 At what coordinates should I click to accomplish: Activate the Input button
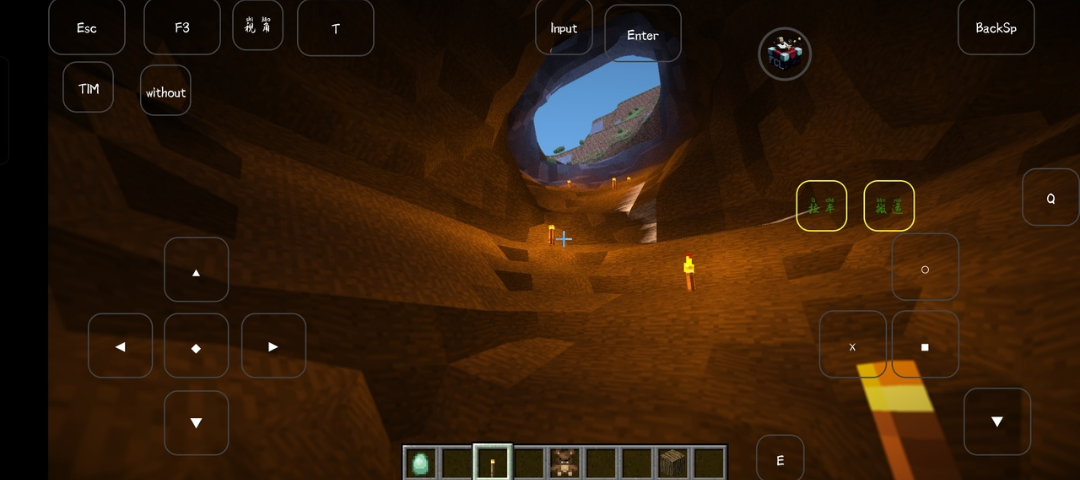[564, 27]
